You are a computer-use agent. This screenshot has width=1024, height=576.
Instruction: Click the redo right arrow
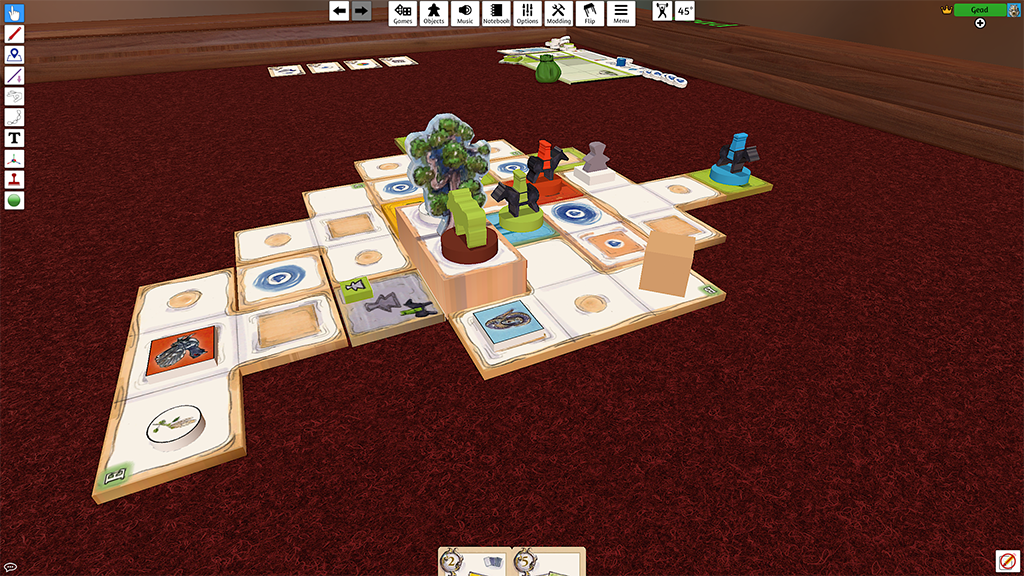click(361, 11)
